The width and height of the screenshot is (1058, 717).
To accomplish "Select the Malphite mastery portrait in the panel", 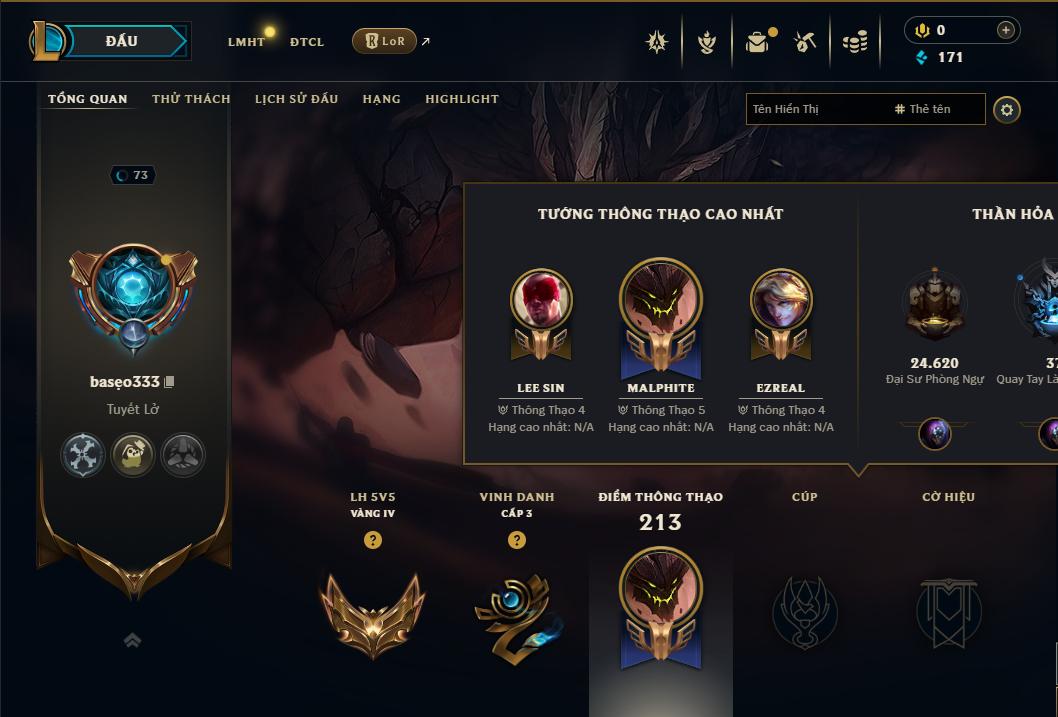I will 661,300.
